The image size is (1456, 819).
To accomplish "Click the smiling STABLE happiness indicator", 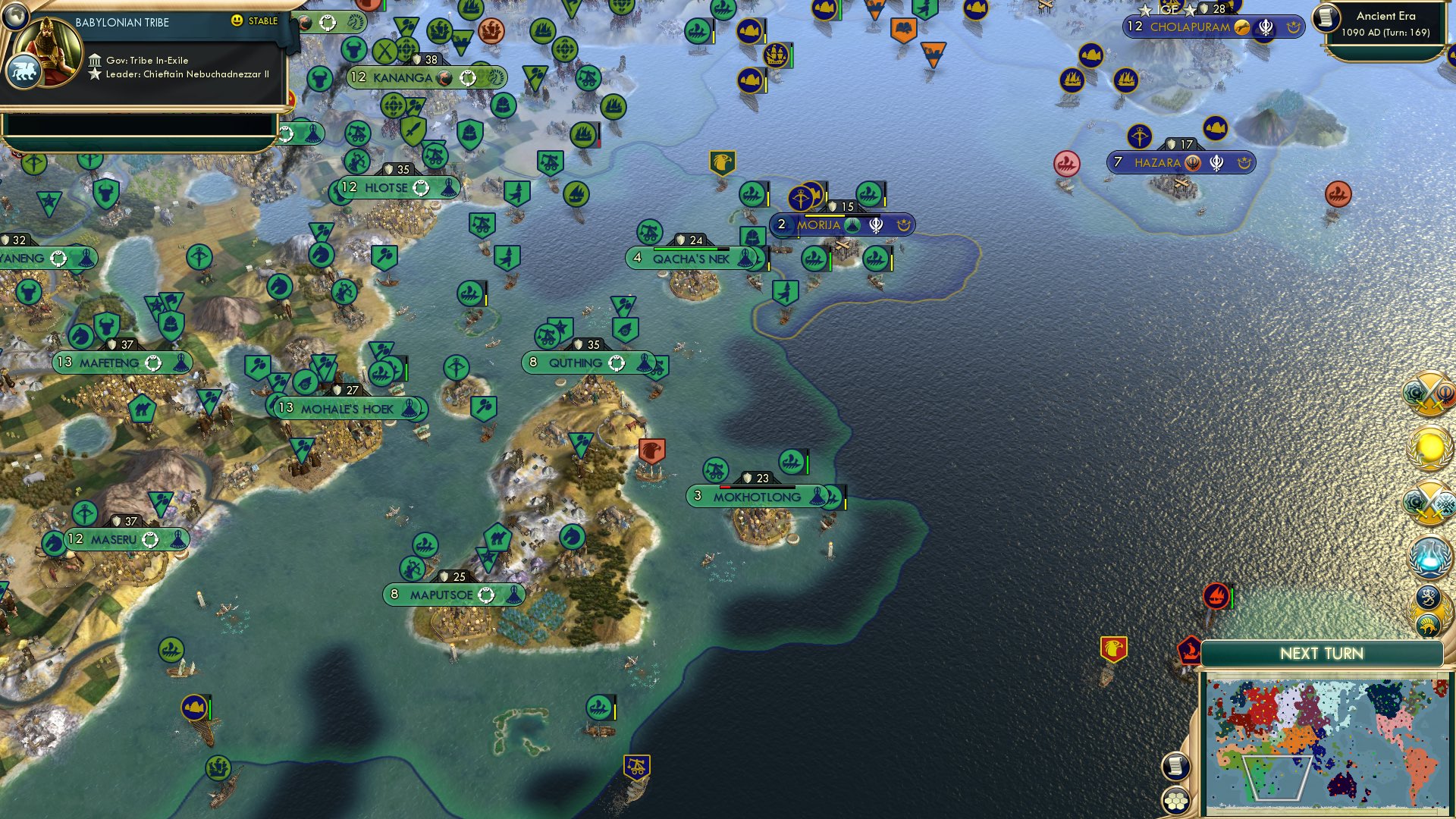I will 238,22.
